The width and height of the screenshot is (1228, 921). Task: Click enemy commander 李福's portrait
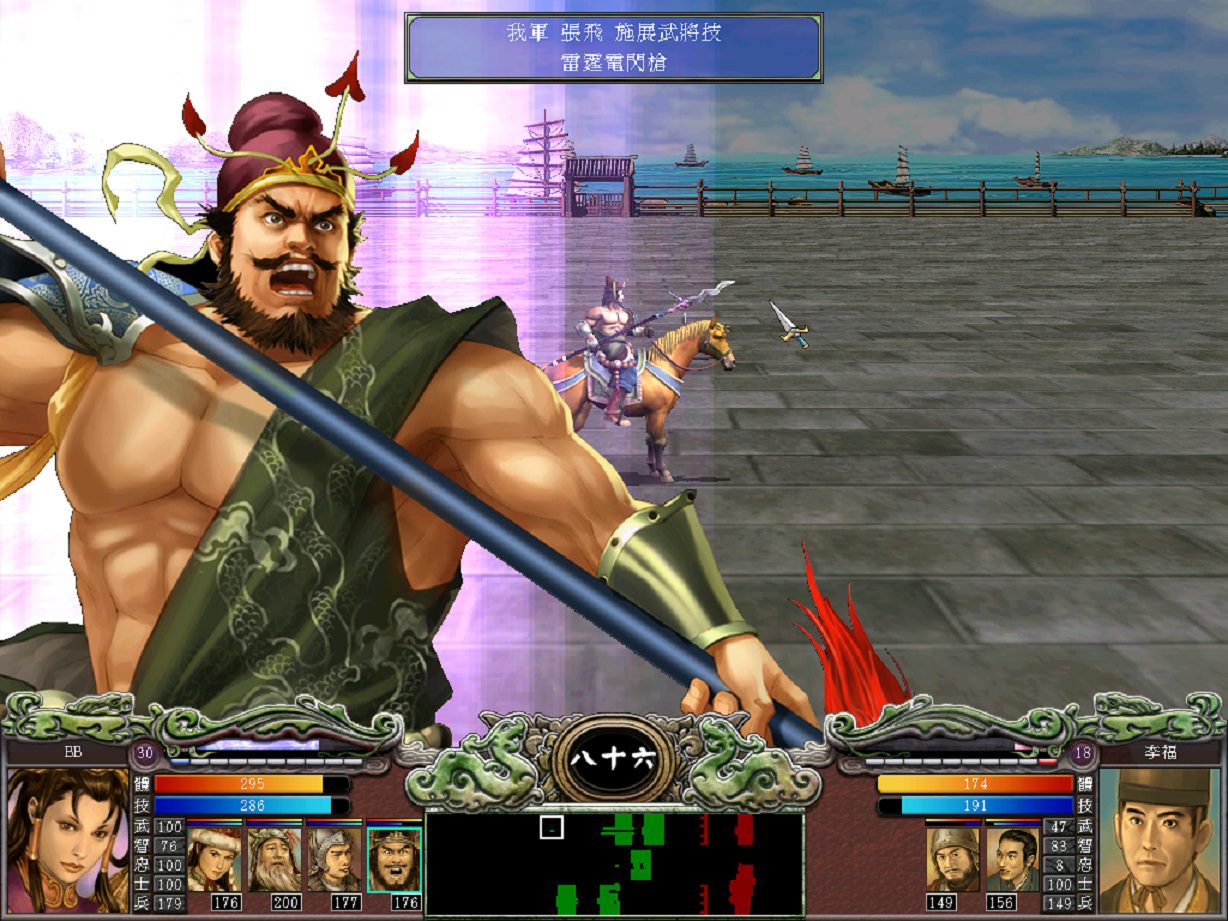coord(1160,840)
